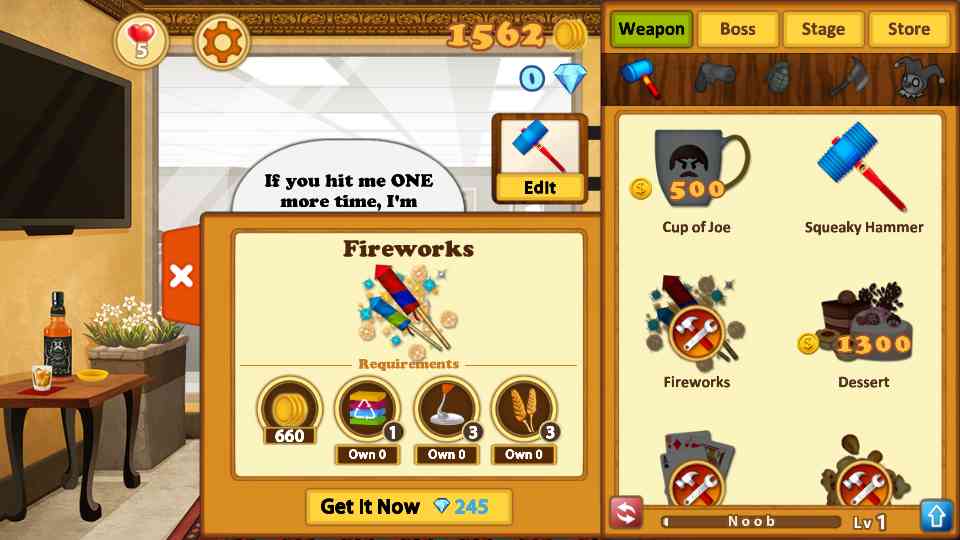
Task: Click the red swap arrows button
Action: click(x=626, y=515)
